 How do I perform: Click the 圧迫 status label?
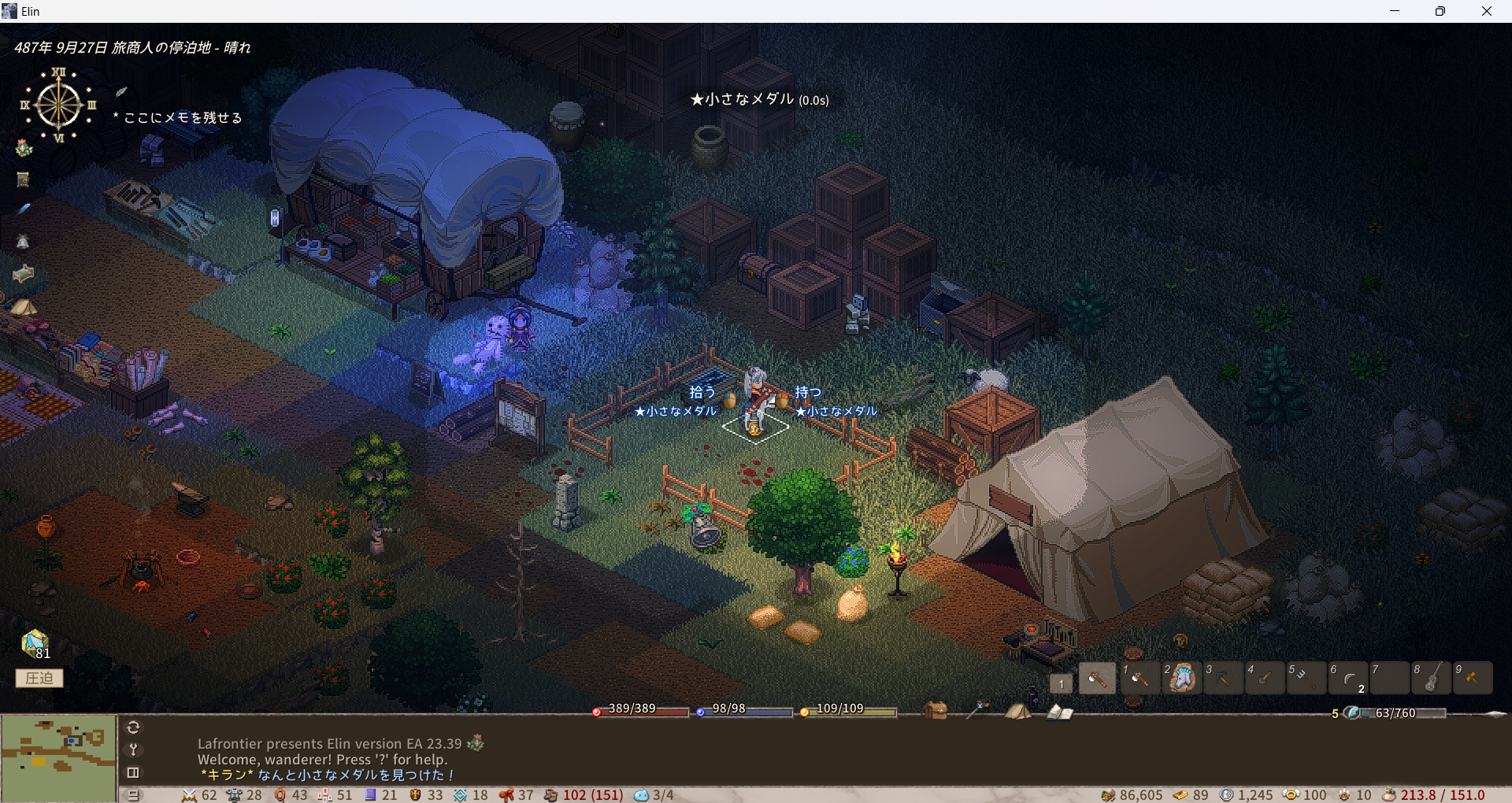pyautogui.click(x=39, y=678)
